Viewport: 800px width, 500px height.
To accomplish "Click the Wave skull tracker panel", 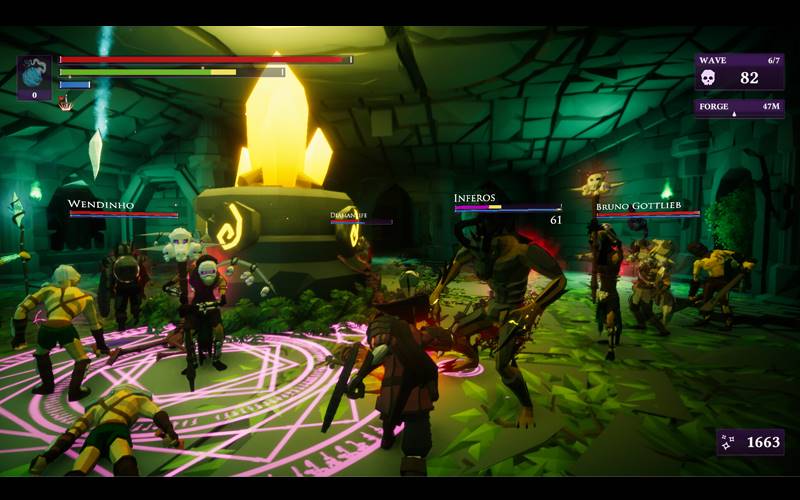I will pos(739,72).
